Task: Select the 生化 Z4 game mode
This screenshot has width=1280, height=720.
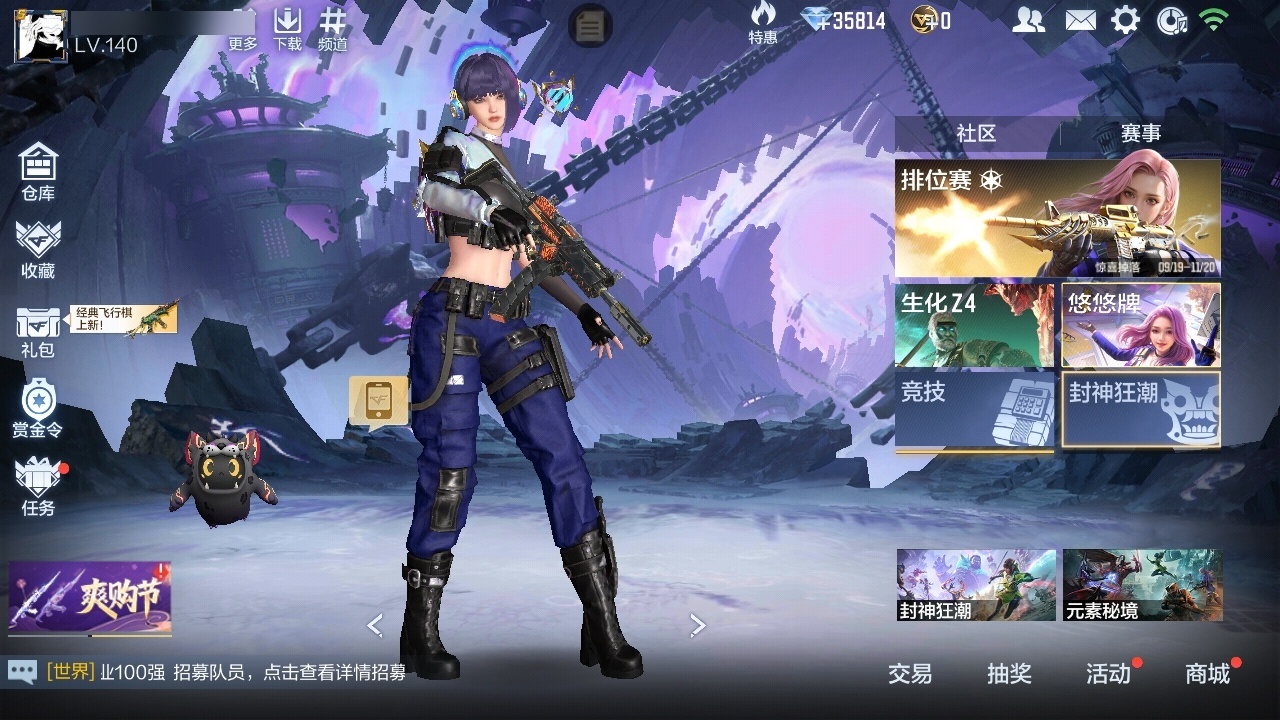Action: coord(974,326)
